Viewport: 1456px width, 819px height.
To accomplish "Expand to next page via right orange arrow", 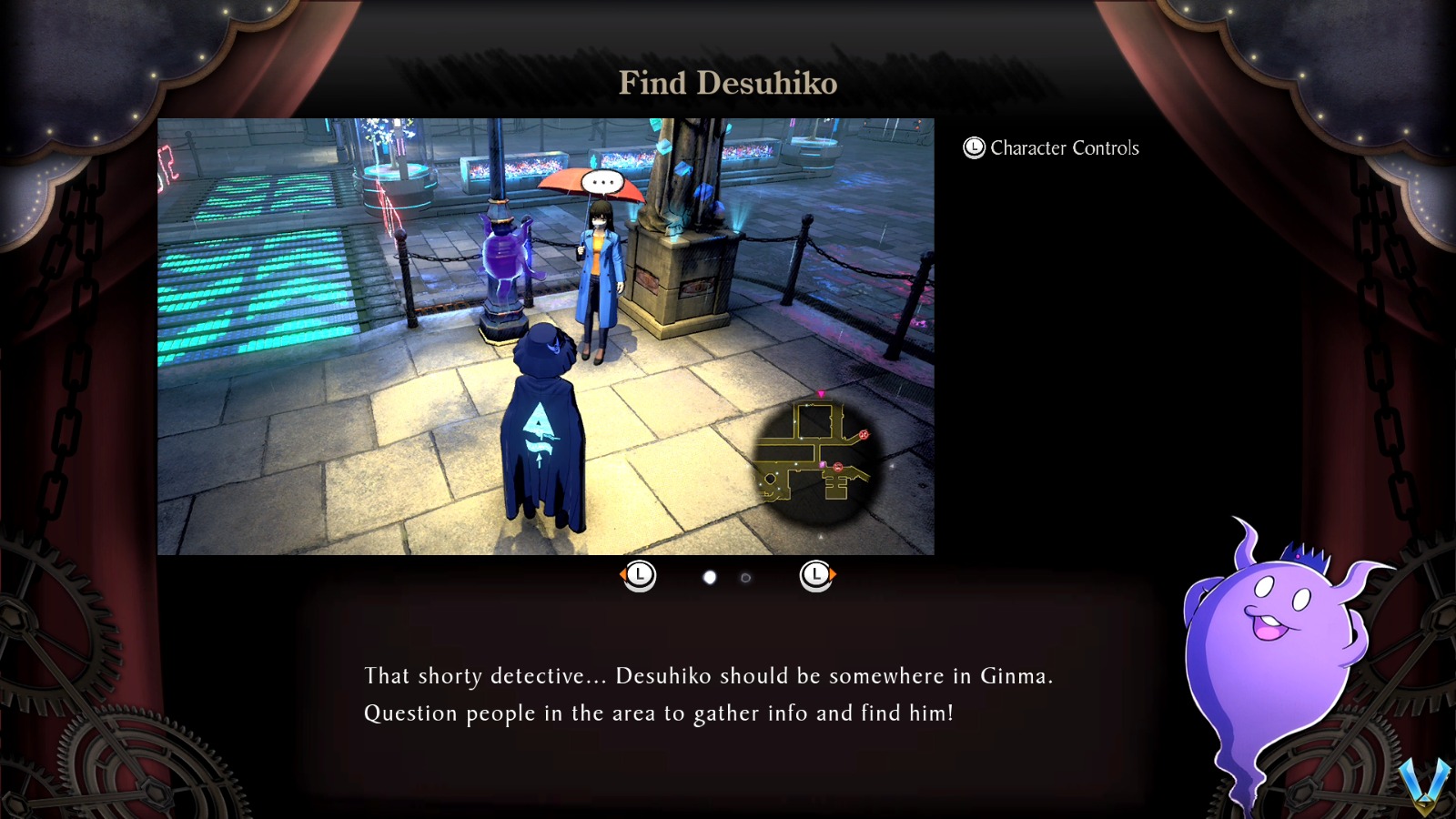I will click(834, 575).
